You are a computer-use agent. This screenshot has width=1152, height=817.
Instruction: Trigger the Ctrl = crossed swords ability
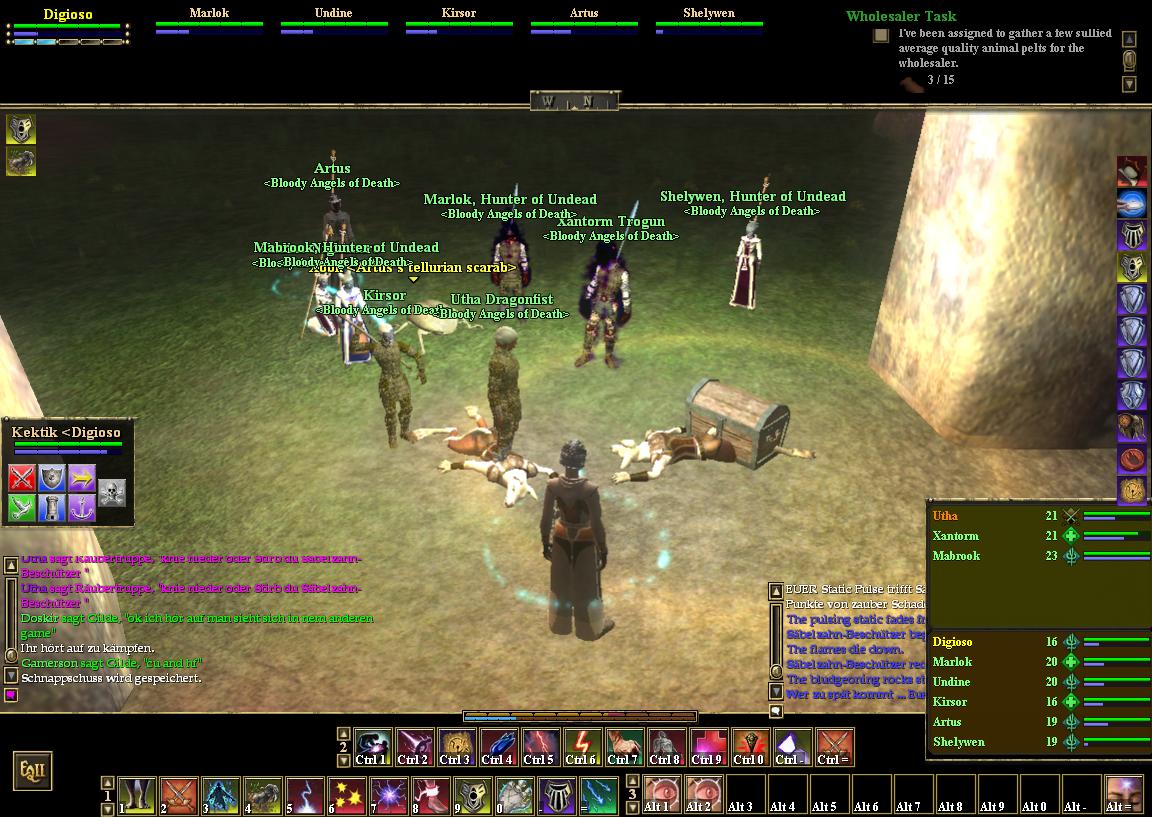pyautogui.click(x=834, y=745)
